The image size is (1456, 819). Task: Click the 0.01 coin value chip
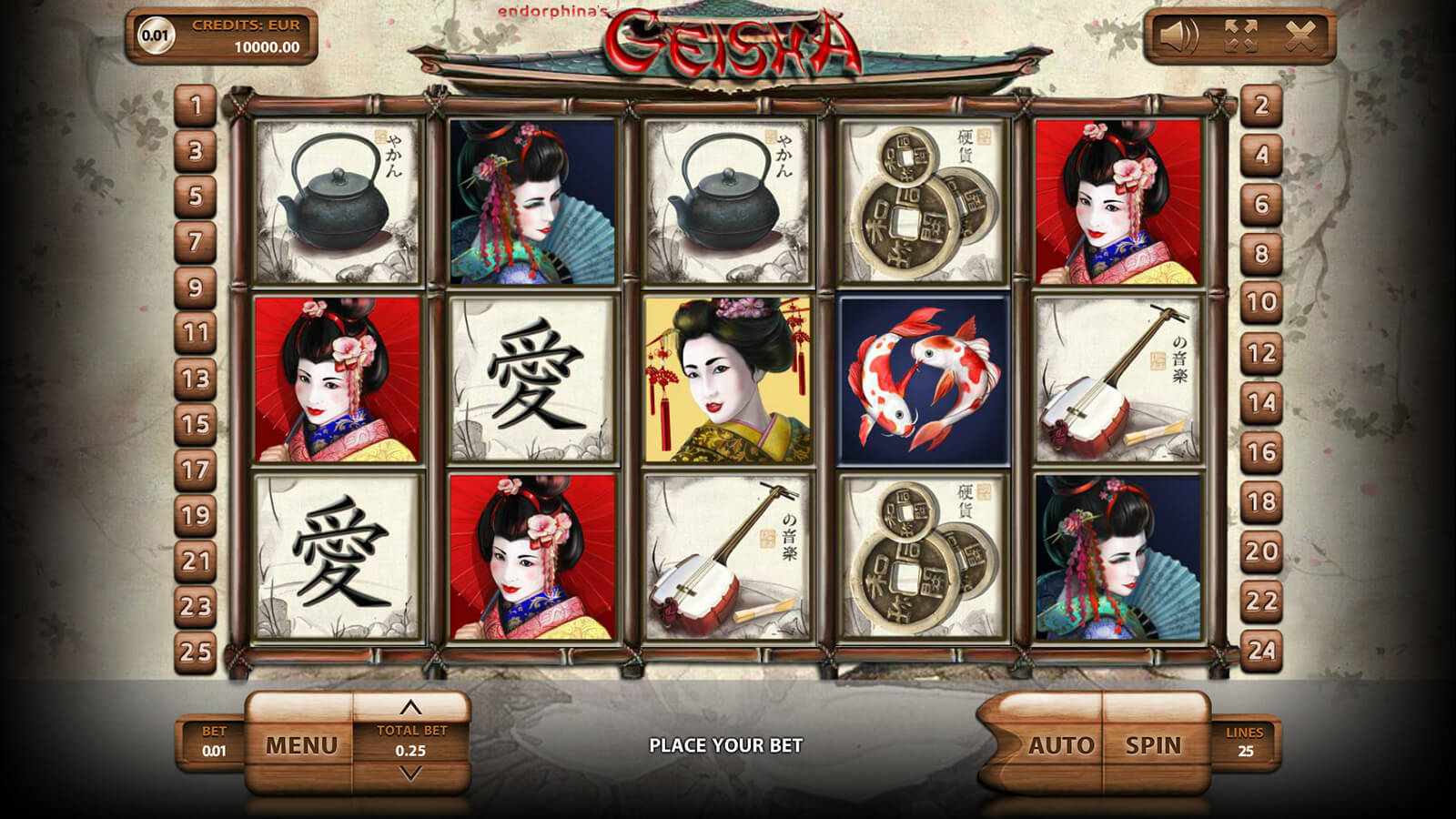(x=155, y=36)
